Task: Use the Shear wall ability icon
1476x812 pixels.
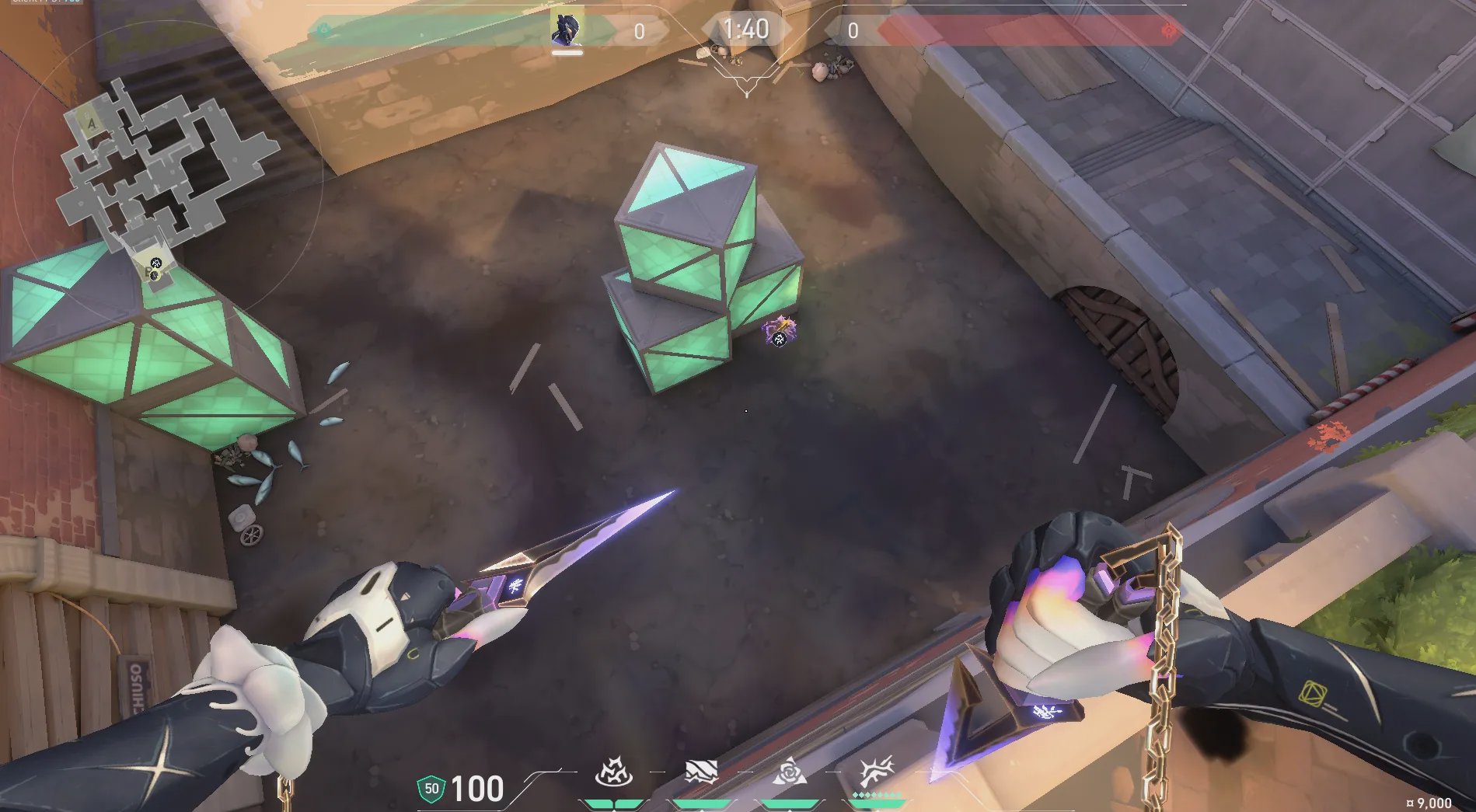Action: (700, 774)
